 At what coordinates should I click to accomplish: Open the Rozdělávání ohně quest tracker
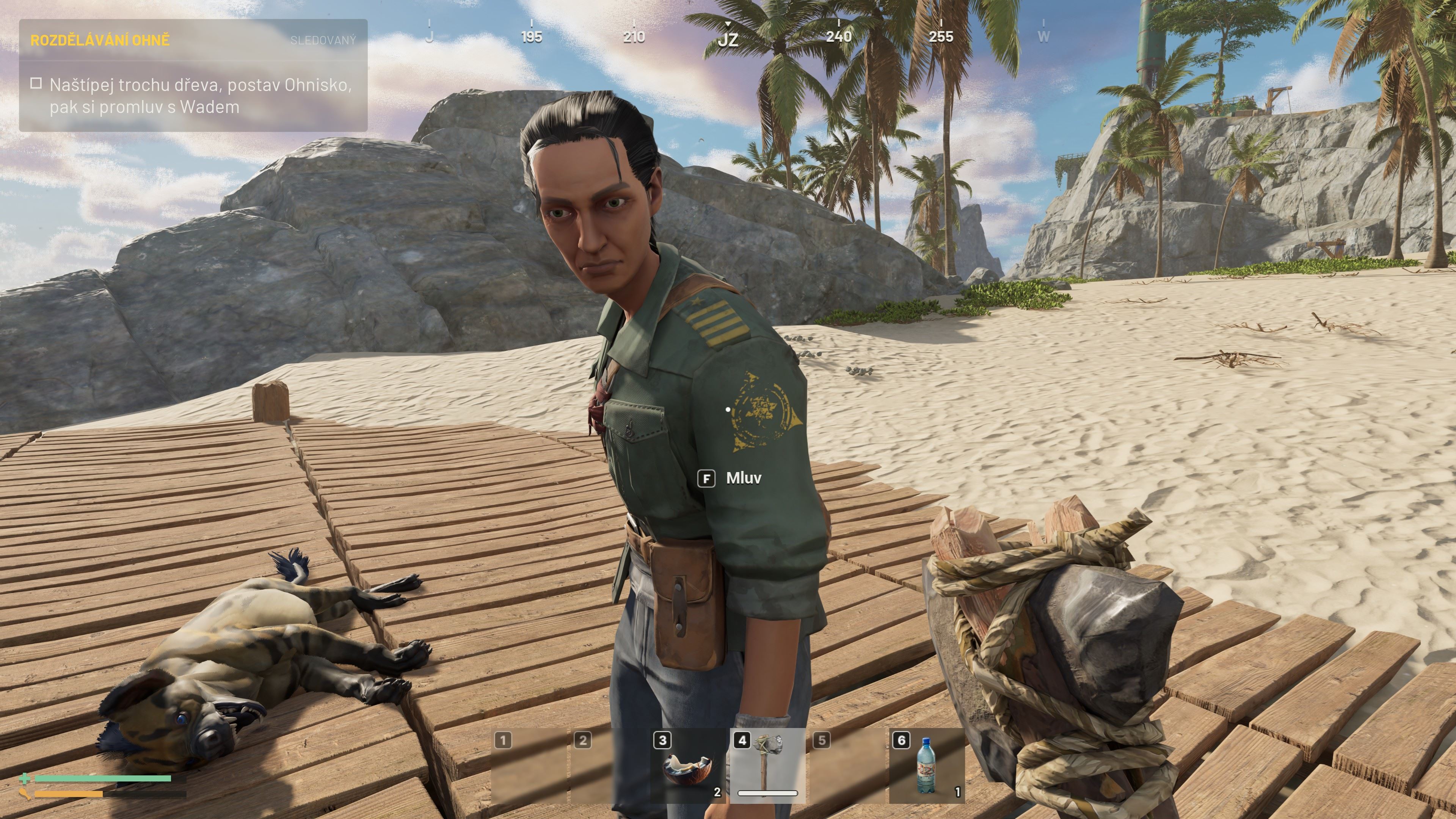100,40
